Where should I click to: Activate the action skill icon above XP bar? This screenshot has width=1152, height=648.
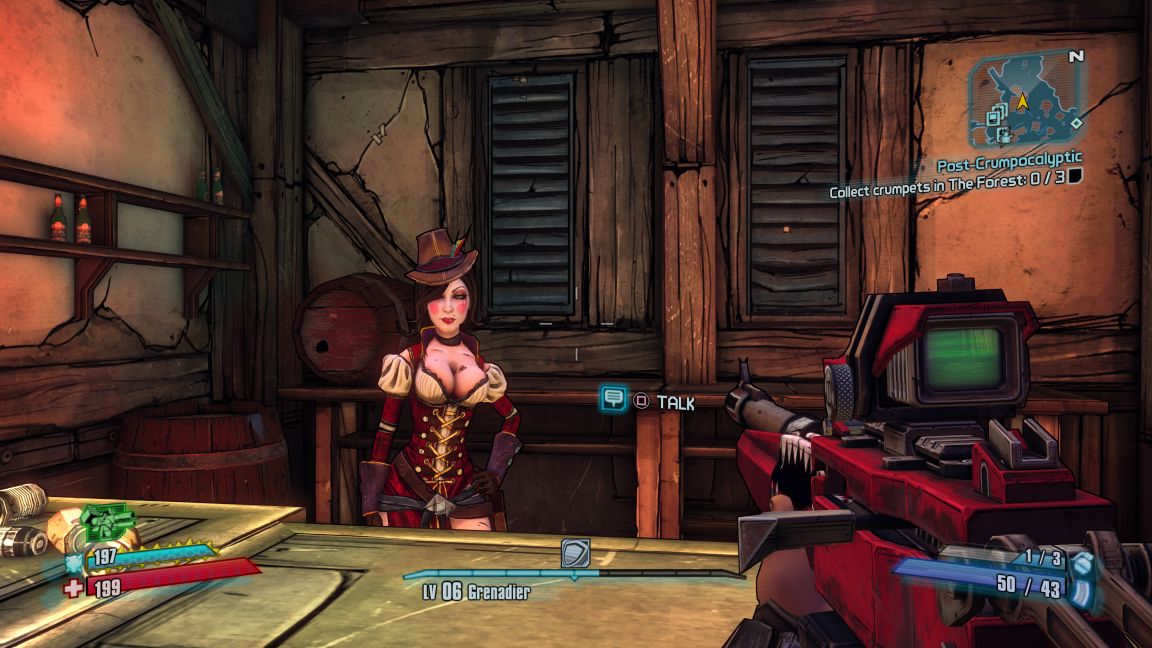[x=575, y=553]
